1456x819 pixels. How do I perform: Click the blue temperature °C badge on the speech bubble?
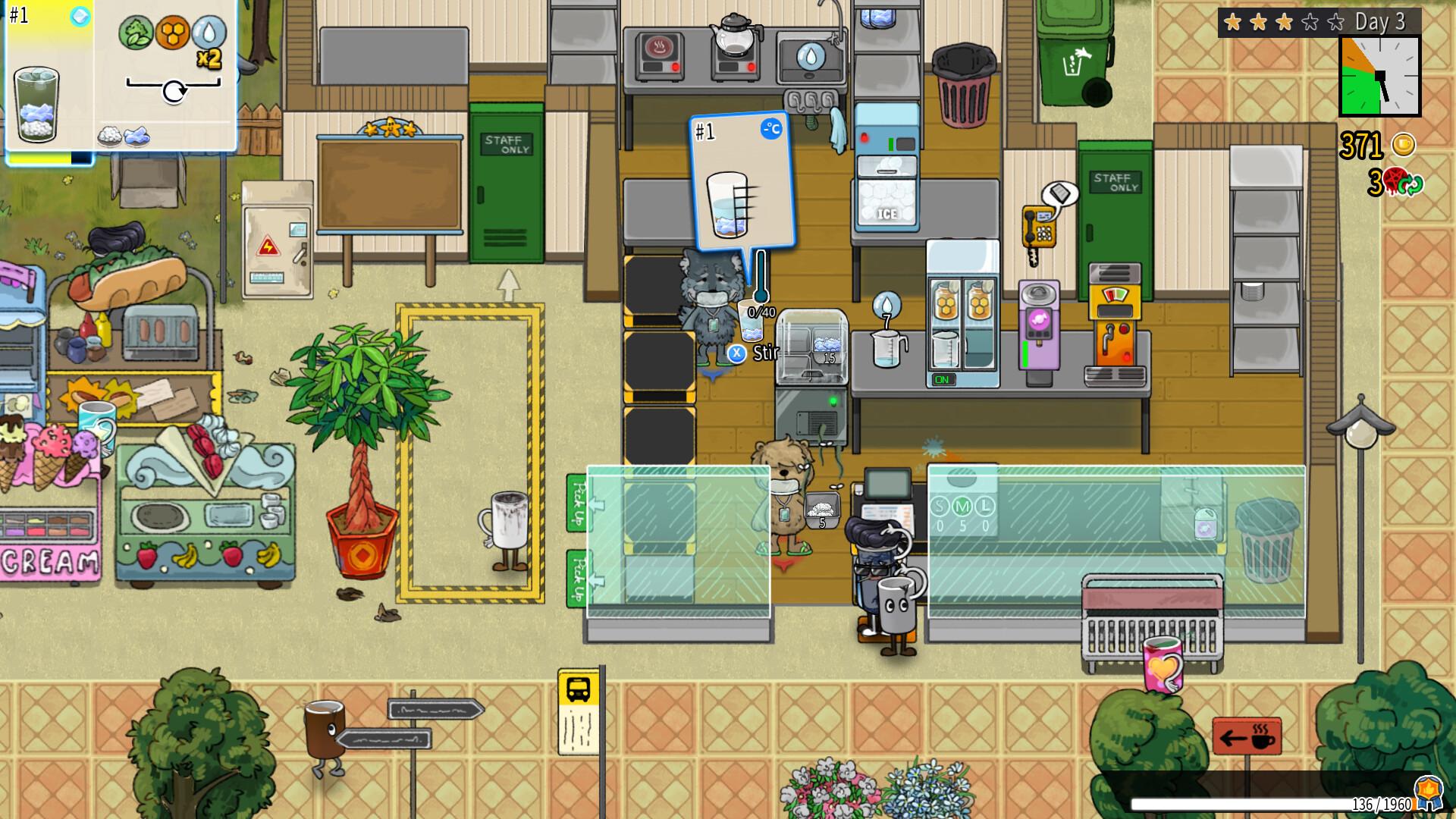(770, 129)
